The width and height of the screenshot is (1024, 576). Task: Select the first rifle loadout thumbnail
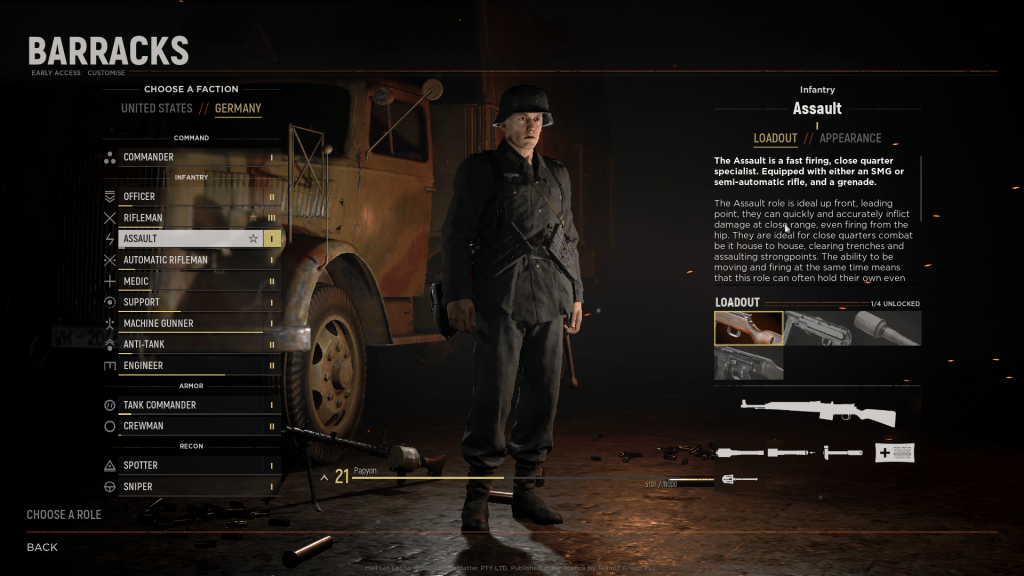[748, 328]
